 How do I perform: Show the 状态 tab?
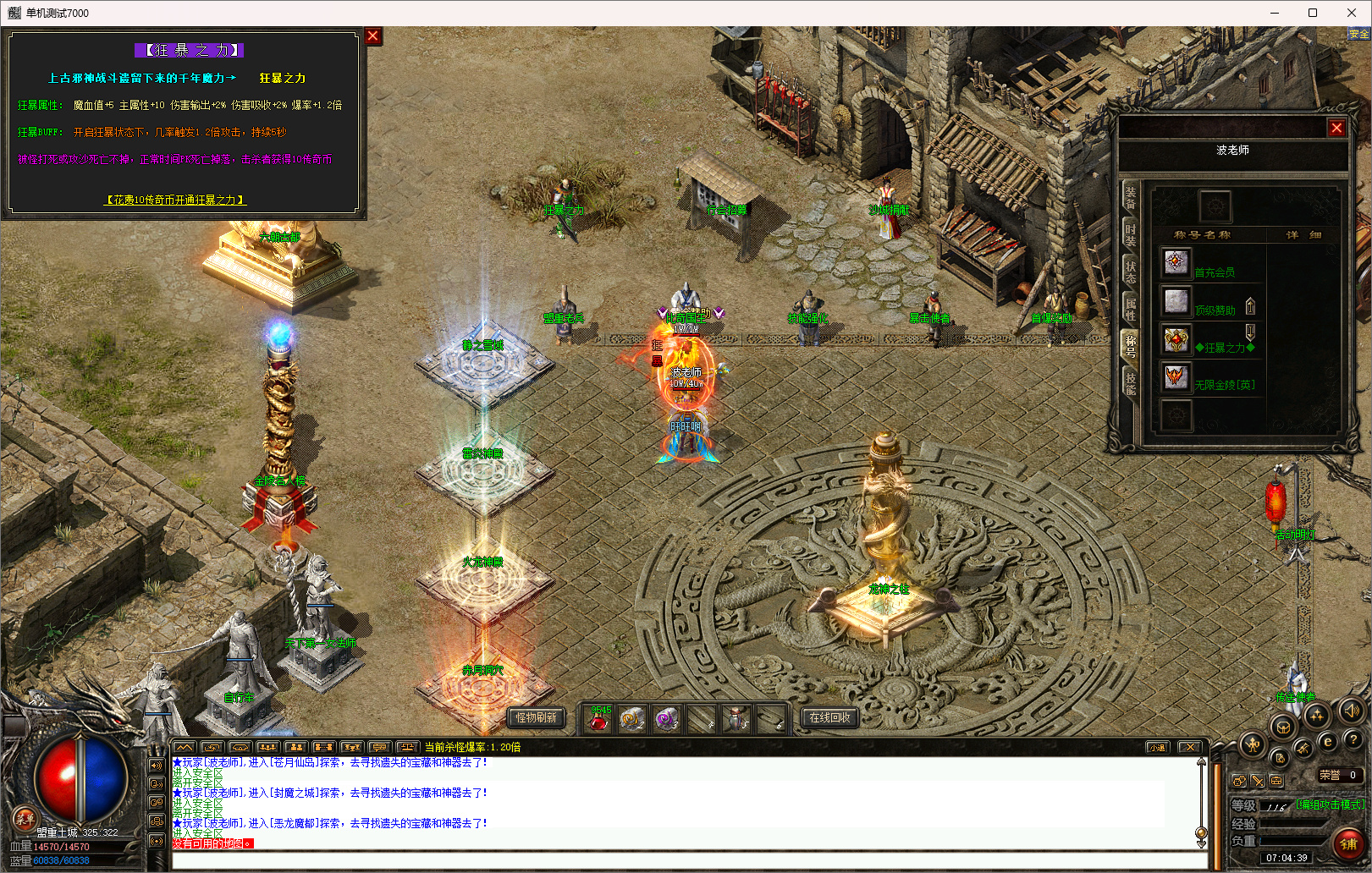(x=1130, y=272)
